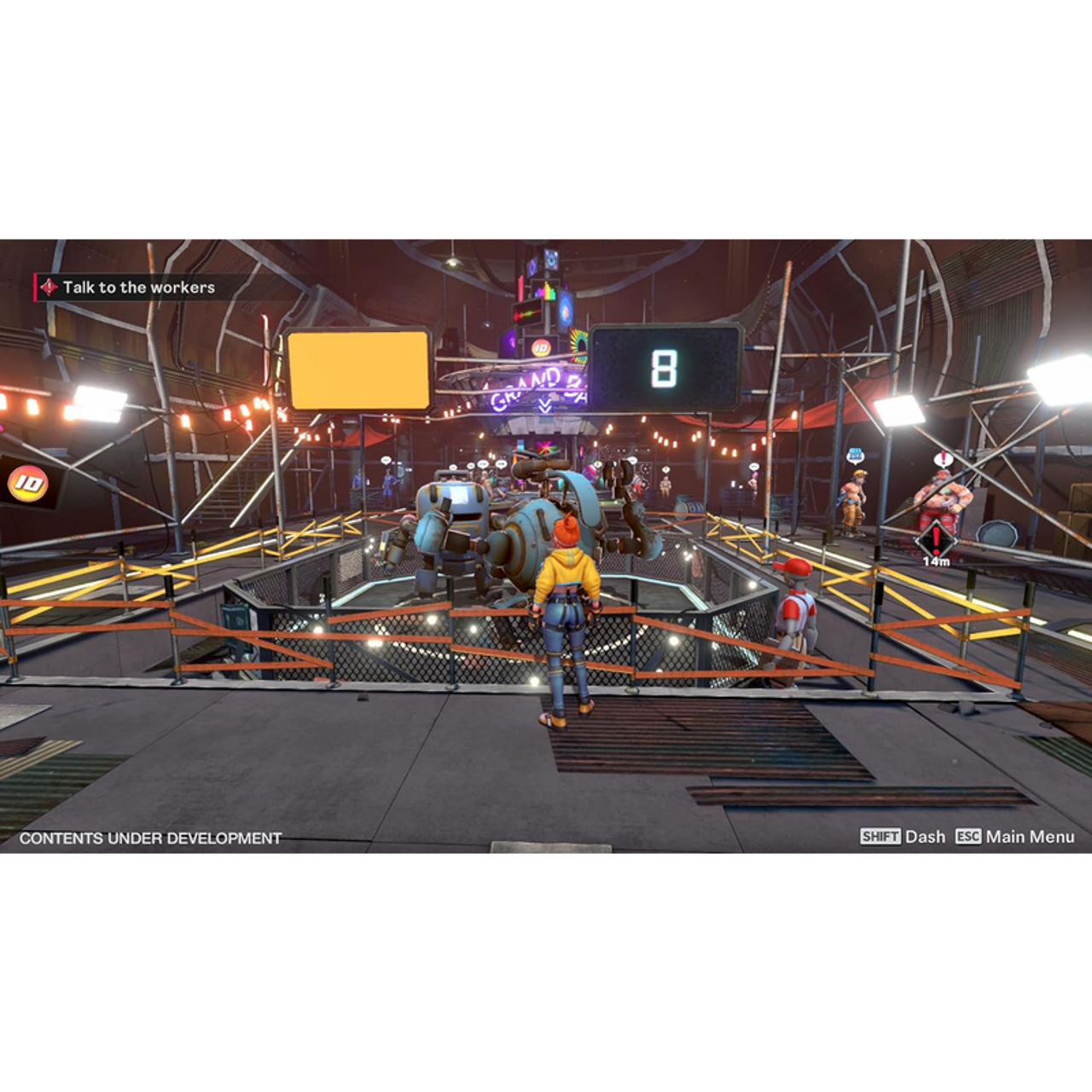Expand the left chevron of the diamond objective marker
This screenshot has height=1092, width=1092.
click(x=918, y=540)
